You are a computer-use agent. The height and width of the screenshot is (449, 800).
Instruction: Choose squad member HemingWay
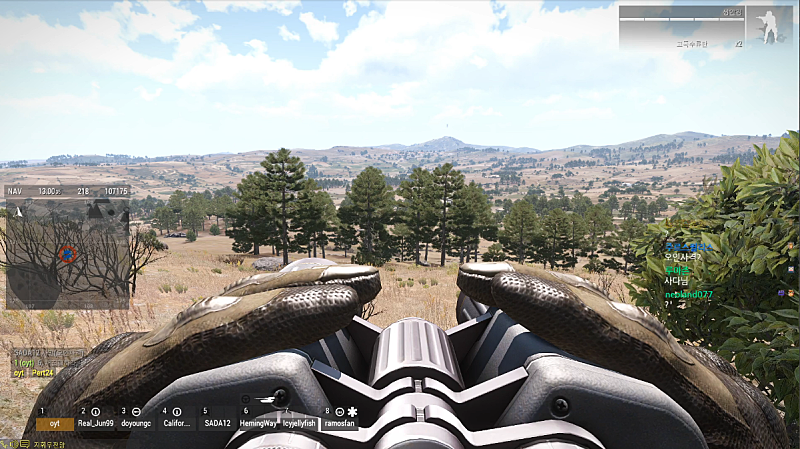click(258, 423)
